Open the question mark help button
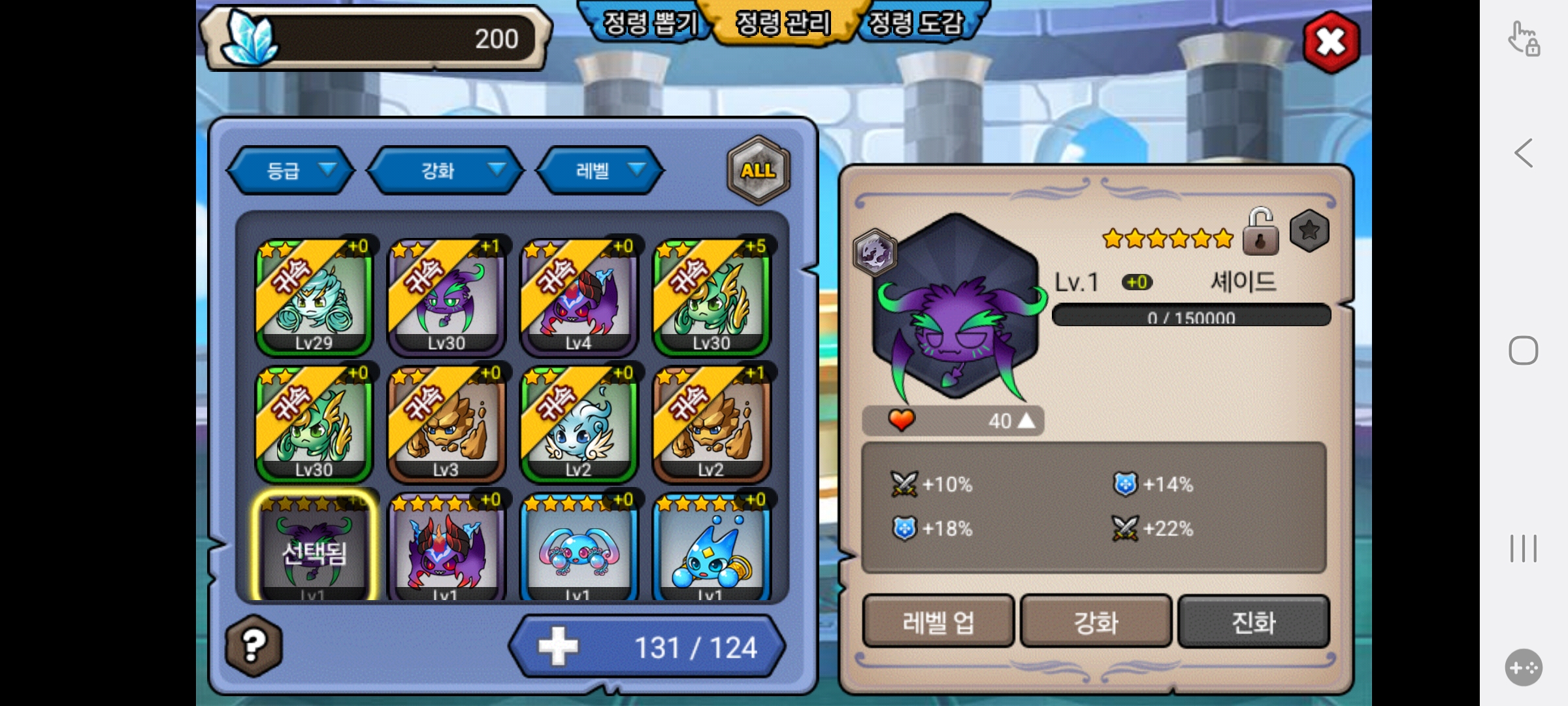This screenshot has width=1568, height=706. (253, 646)
